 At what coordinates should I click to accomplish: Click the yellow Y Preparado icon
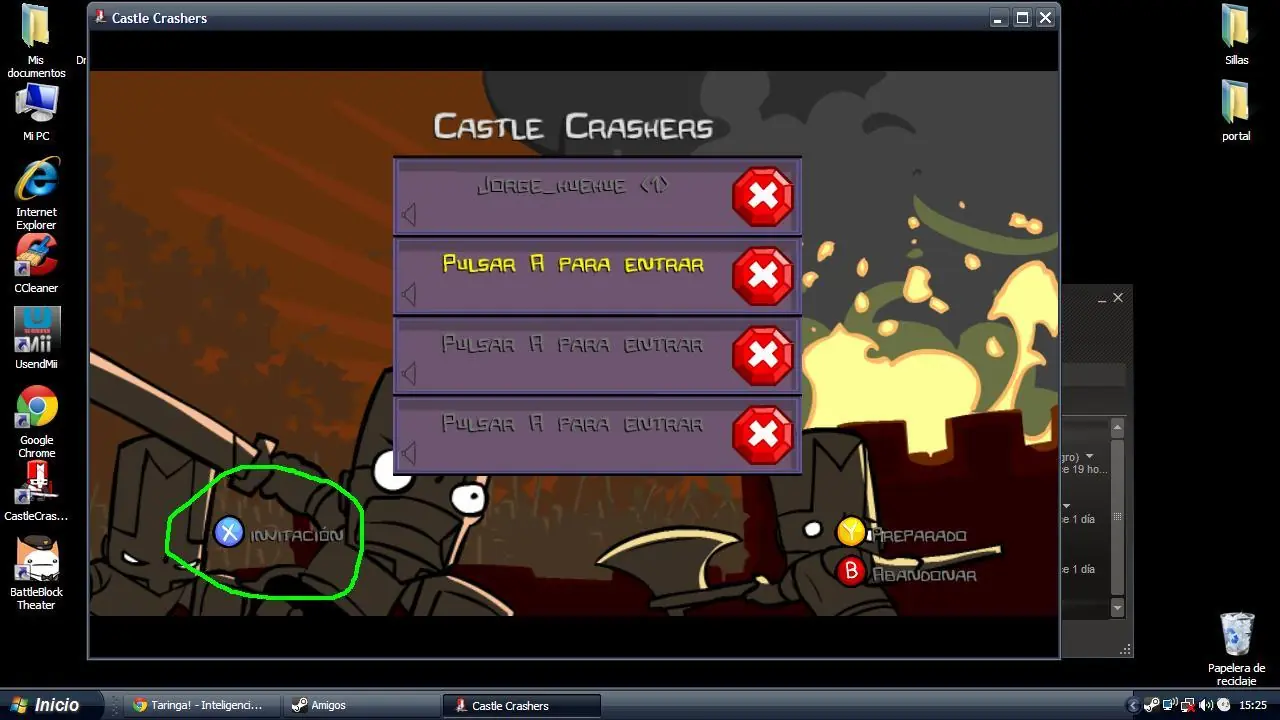coord(851,533)
